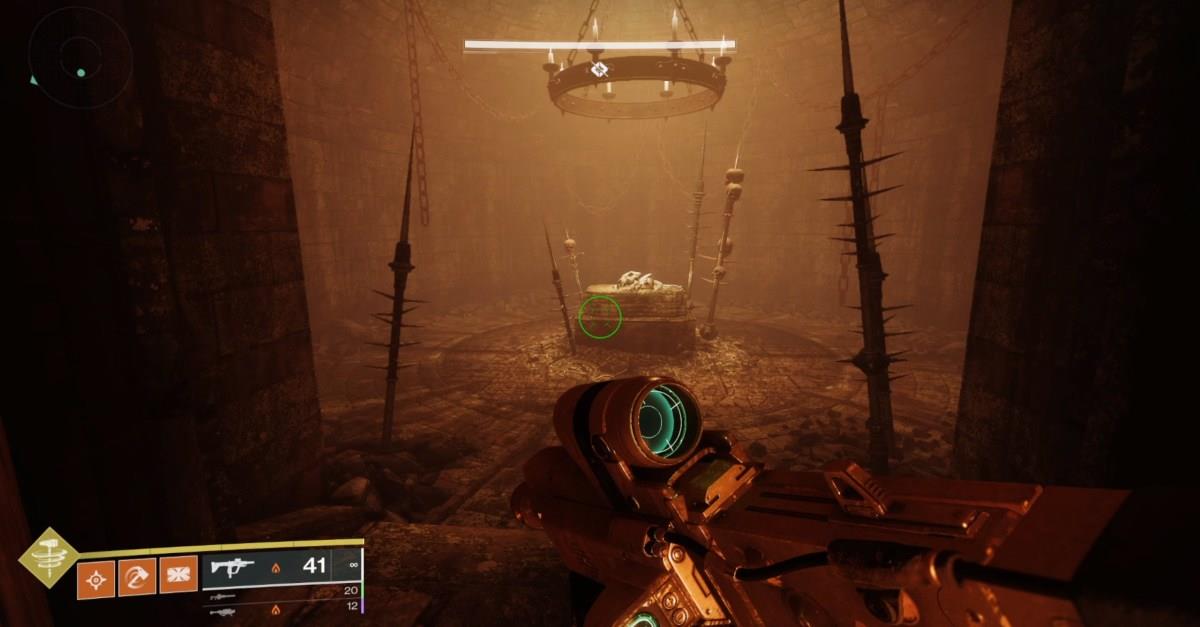Click the diamond objective waypoint marker
This screenshot has width=1200, height=627.
(x=599, y=69)
